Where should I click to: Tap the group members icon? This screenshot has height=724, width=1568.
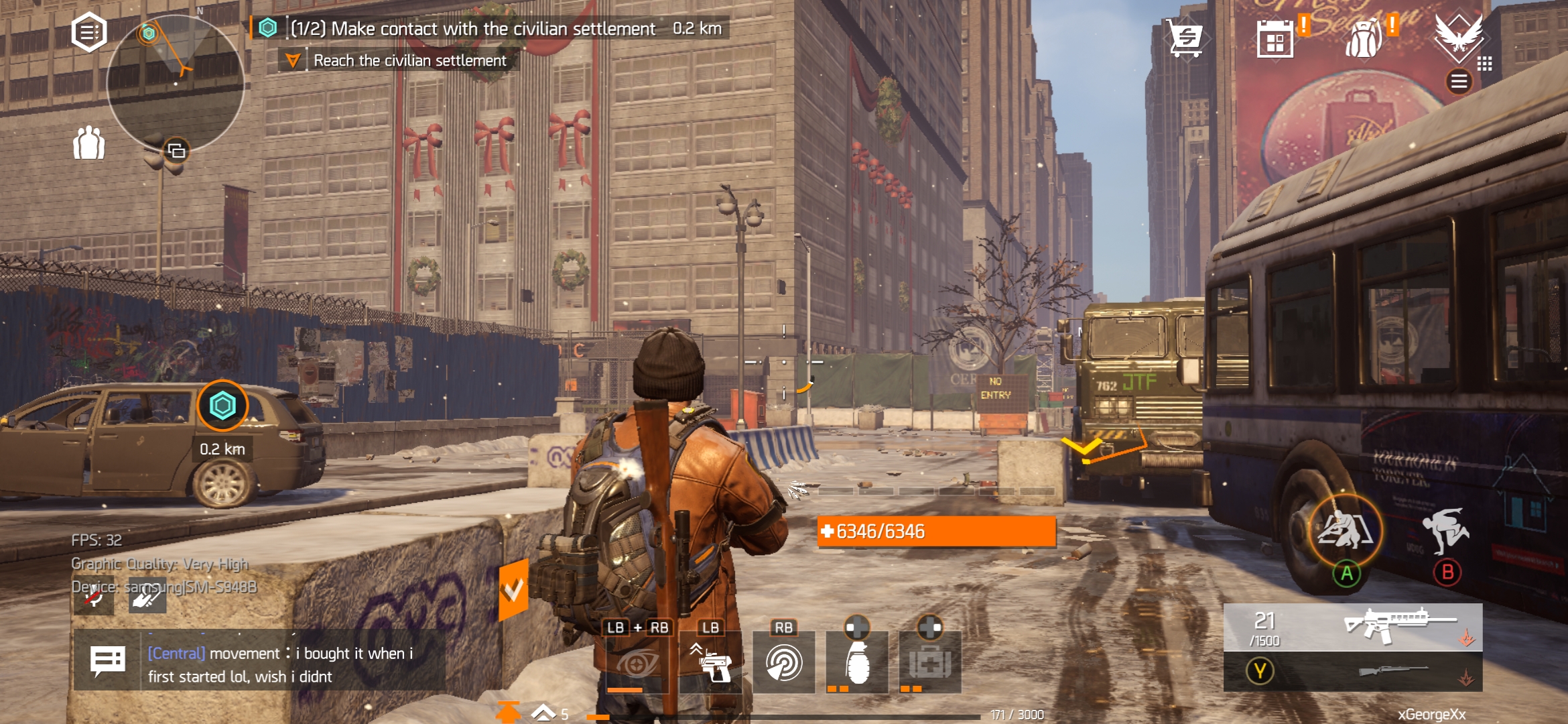click(x=88, y=143)
